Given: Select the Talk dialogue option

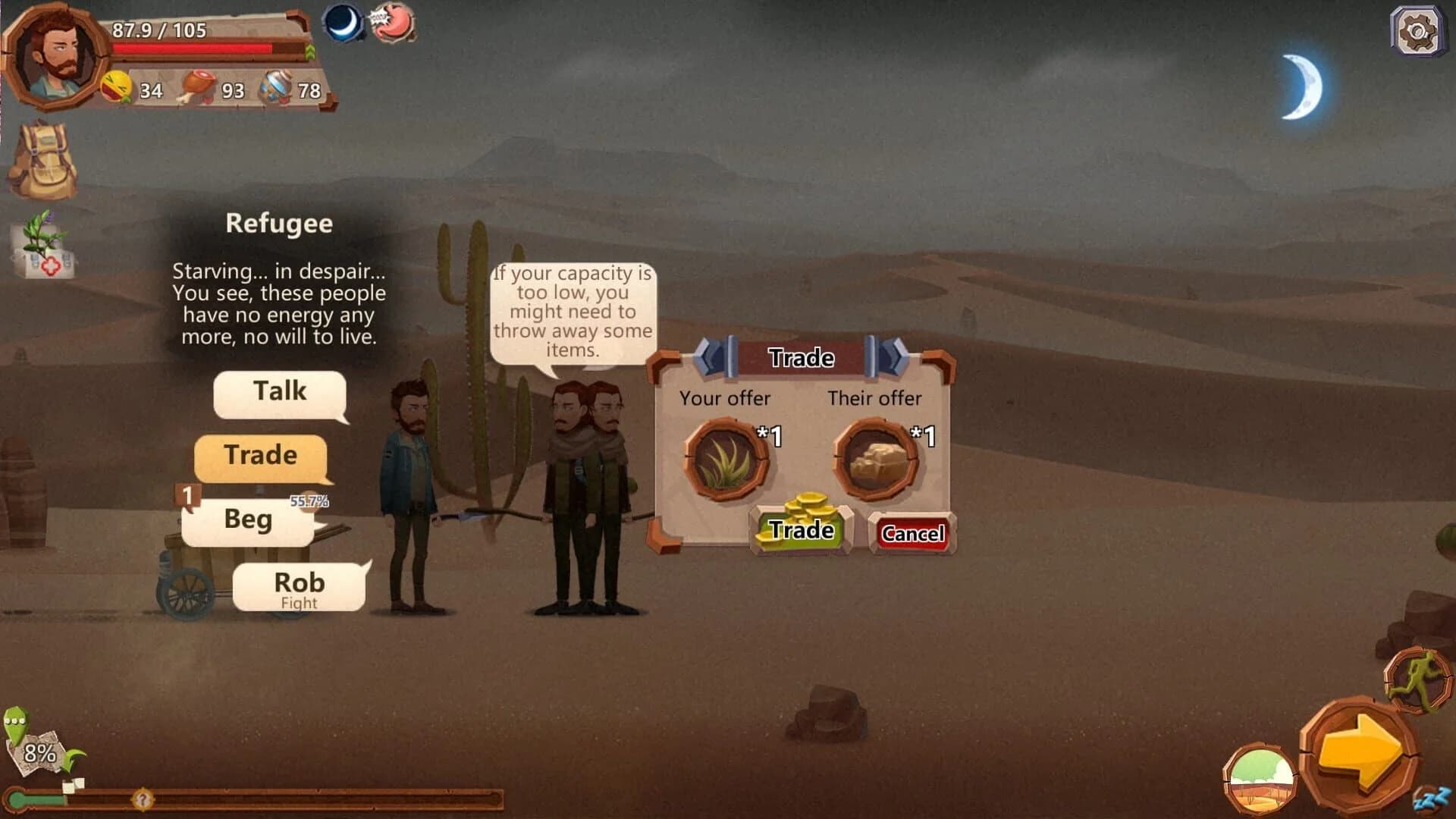Looking at the screenshot, I should tap(281, 391).
